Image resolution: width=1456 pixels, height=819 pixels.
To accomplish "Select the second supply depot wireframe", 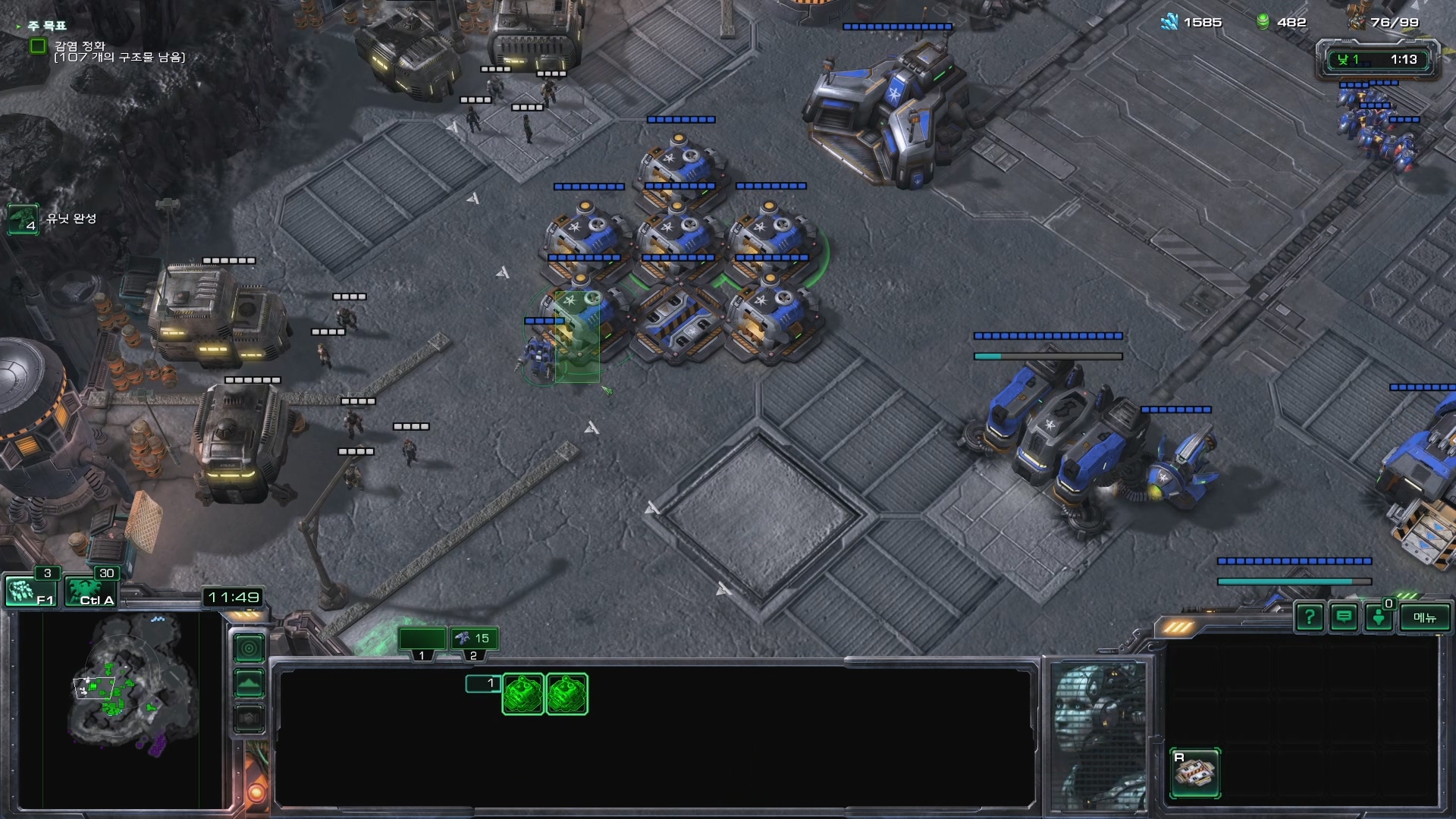I will pyautogui.click(x=566, y=694).
